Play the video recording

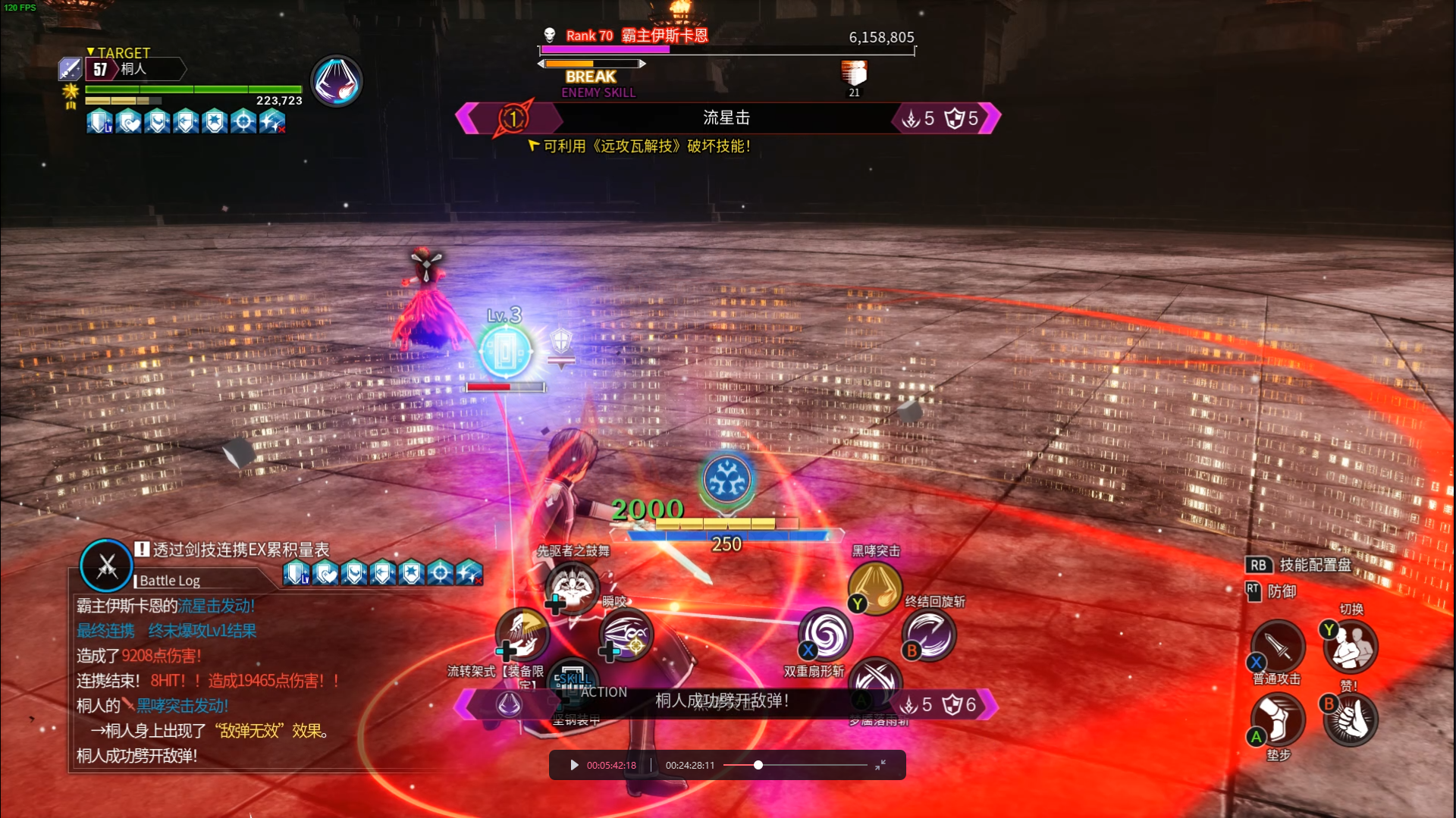[x=574, y=765]
